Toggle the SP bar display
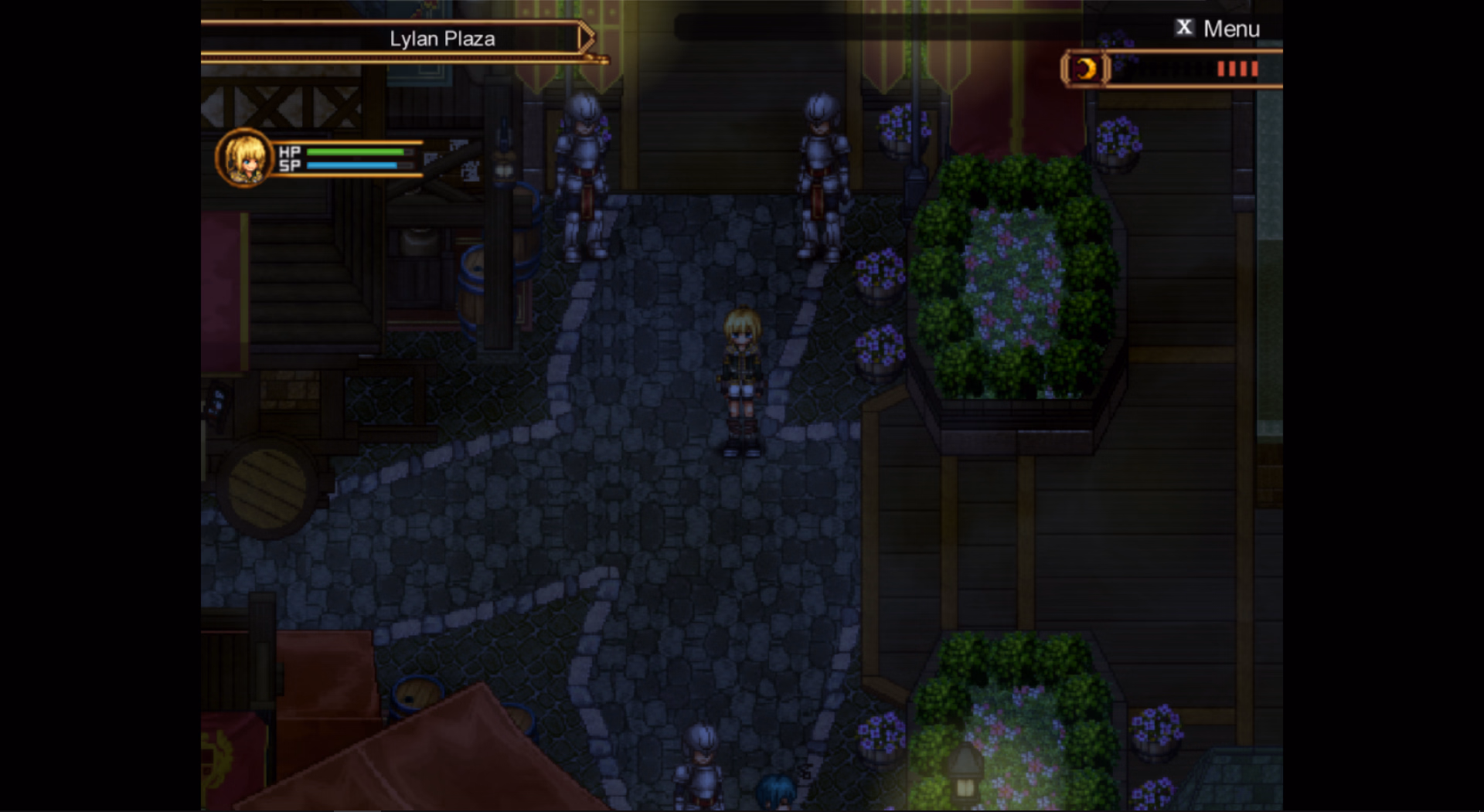 pos(353,168)
